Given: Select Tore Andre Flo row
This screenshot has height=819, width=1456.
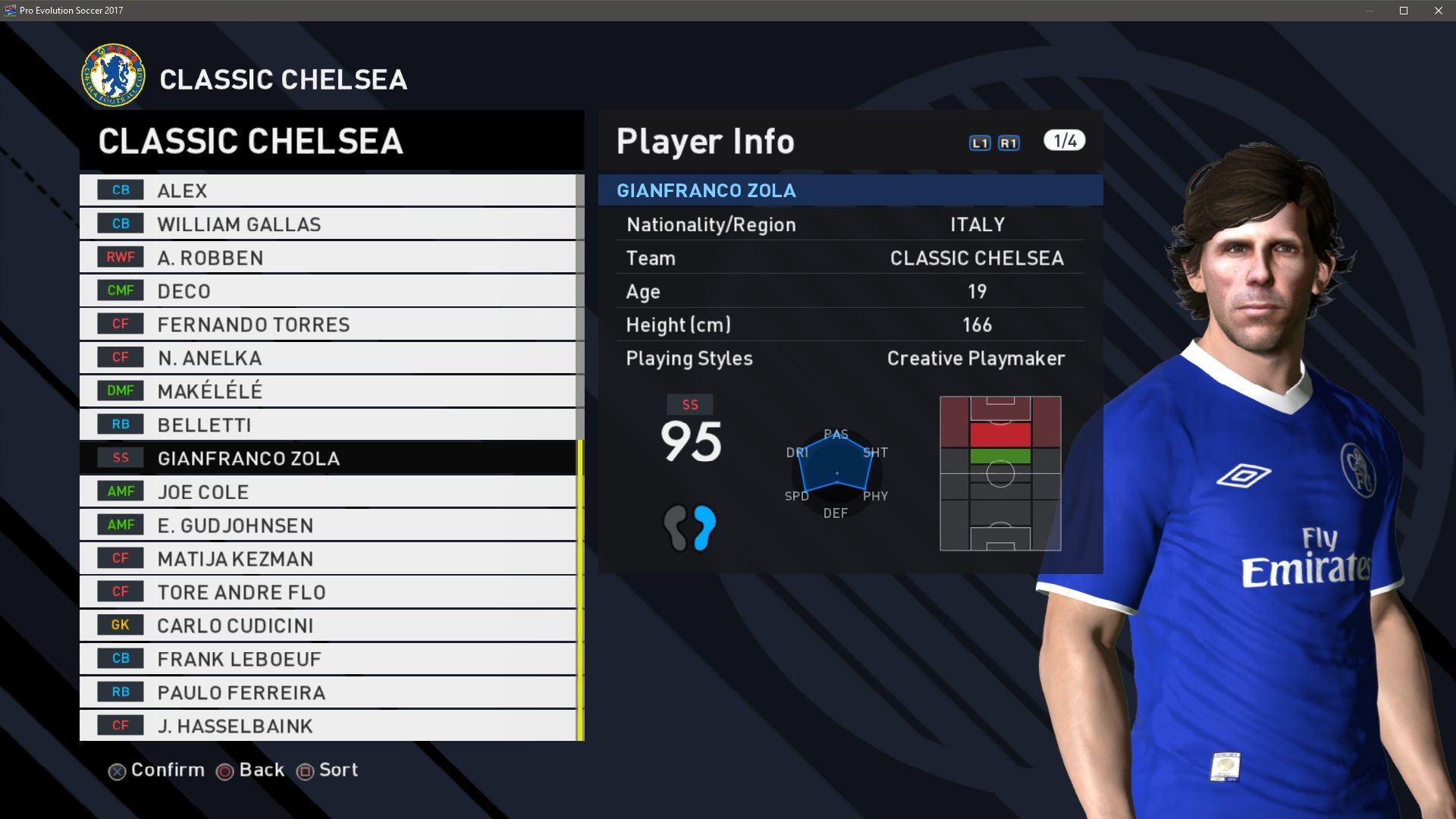Looking at the screenshot, I should (x=328, y=591).
